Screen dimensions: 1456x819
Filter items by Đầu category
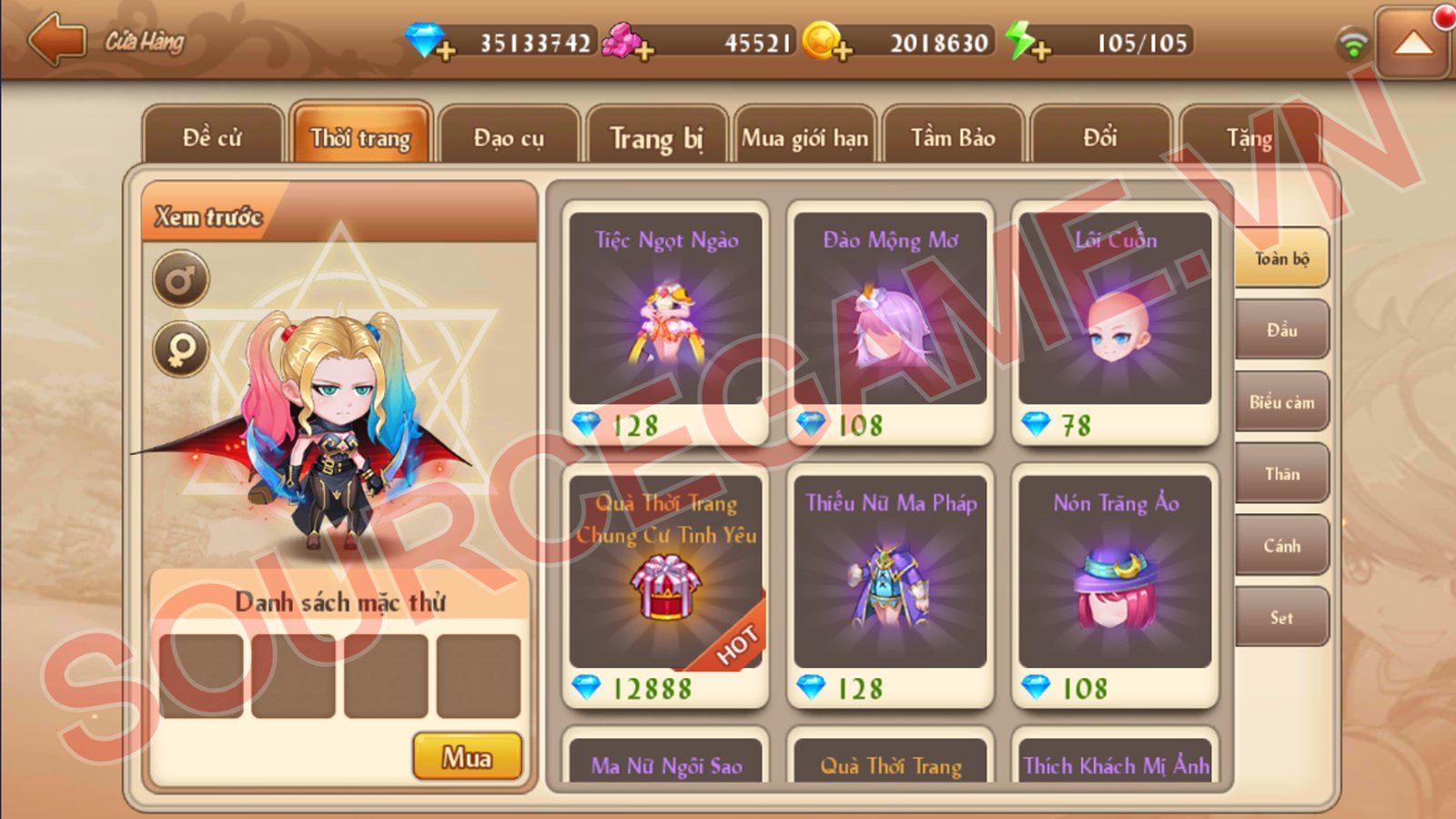pos(1281,330)
